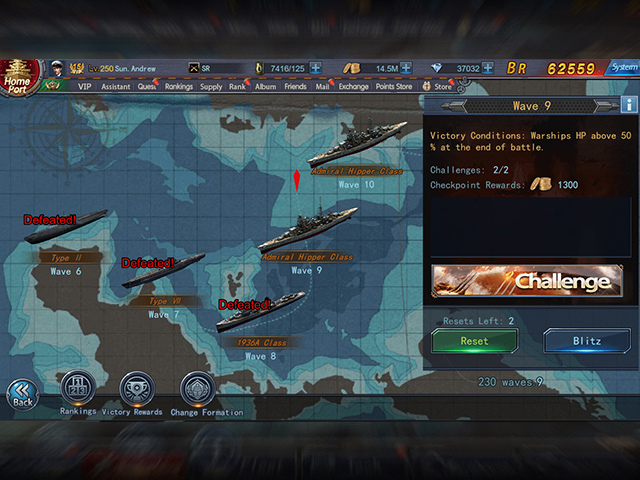Show the Album
Screen dimensions: 640x480
click(x=265, y=87)
